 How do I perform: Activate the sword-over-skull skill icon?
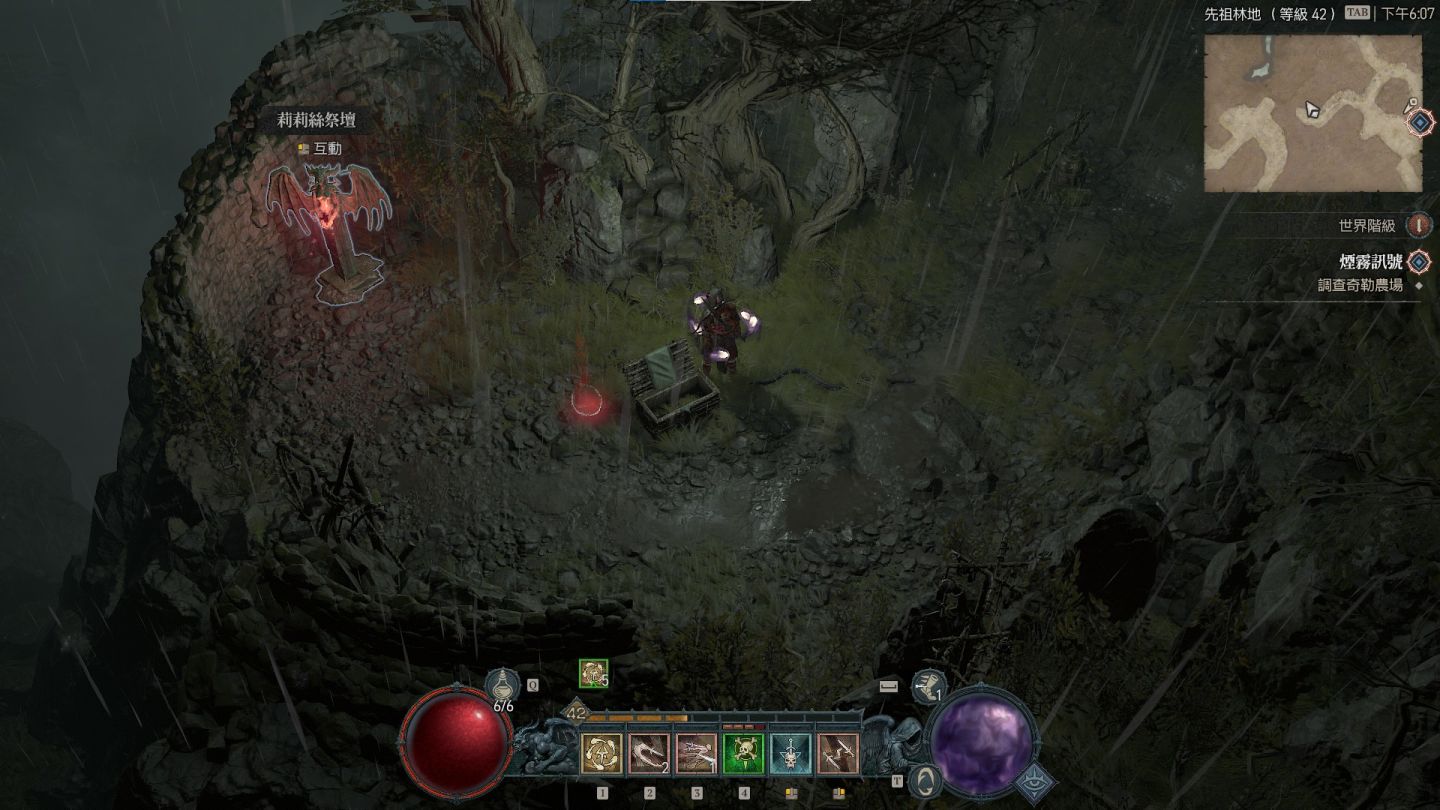point(790,754)
